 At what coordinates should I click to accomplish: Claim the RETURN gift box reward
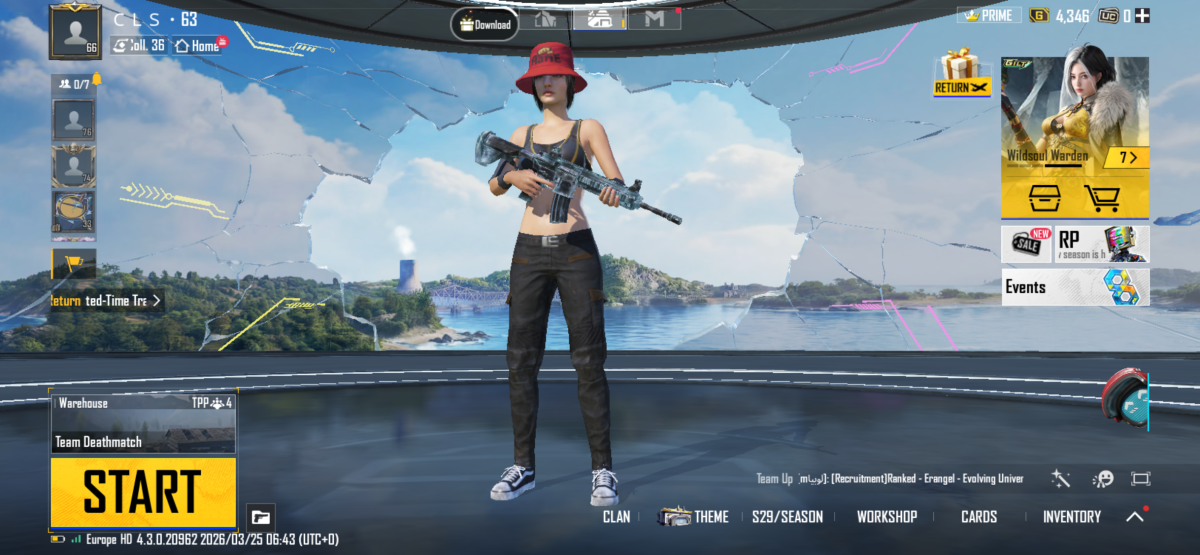pos(962,74)
